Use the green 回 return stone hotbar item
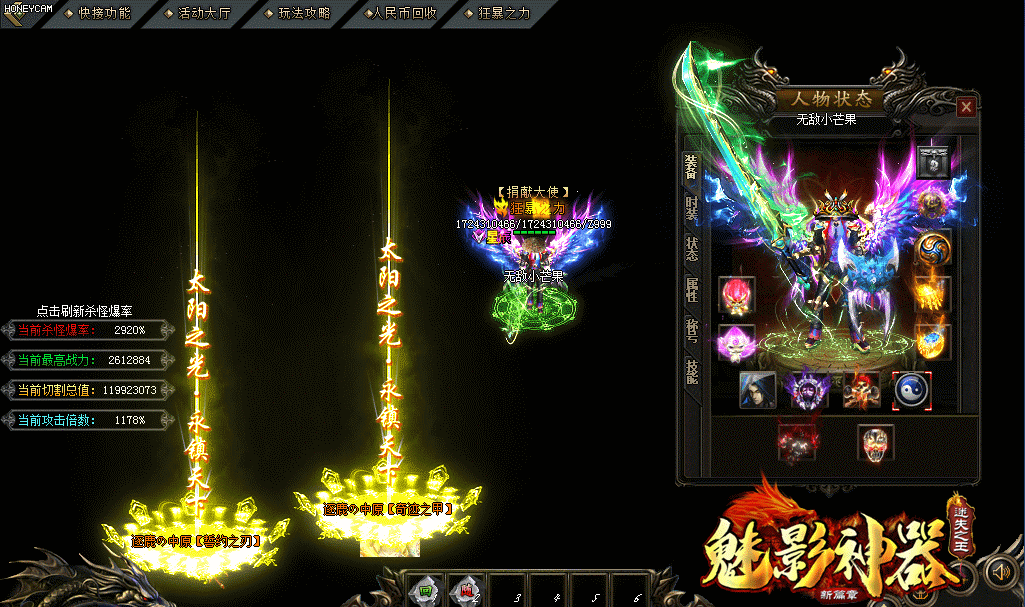 [425, 591]
